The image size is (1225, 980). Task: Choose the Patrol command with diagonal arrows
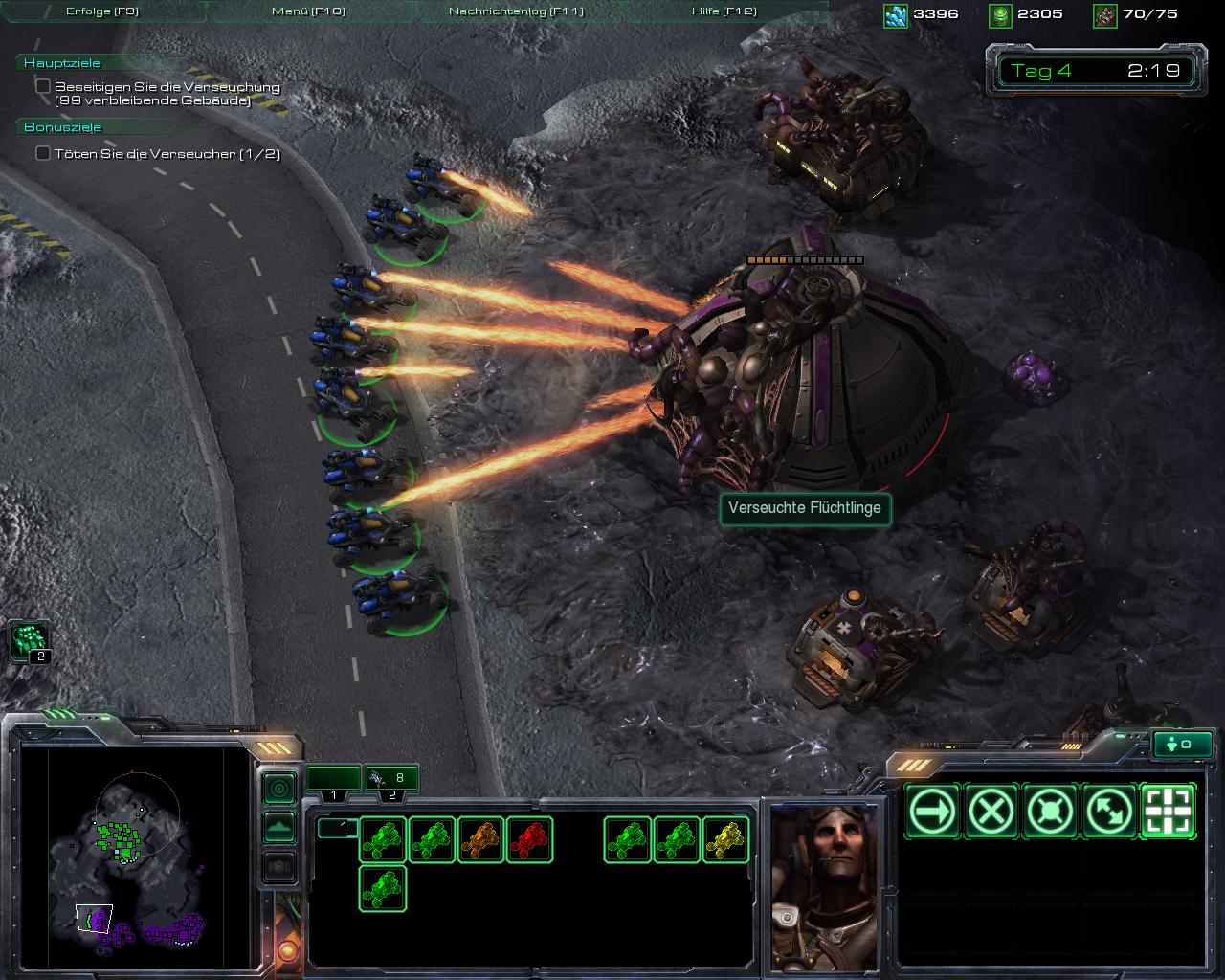point(1109,812)
